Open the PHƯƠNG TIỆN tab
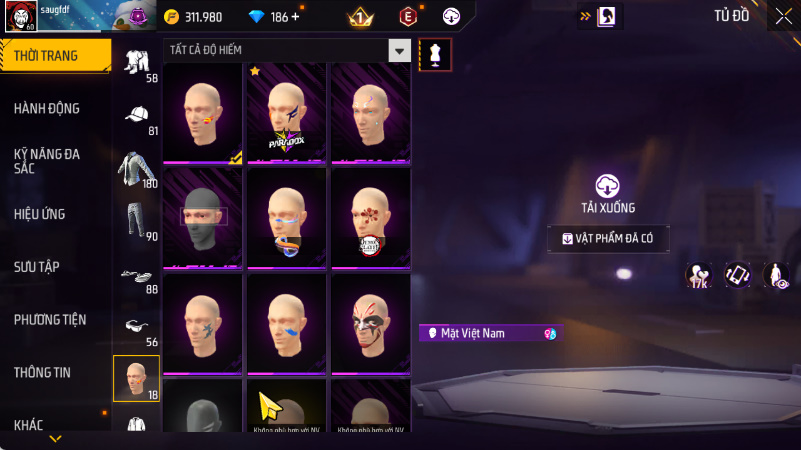Image resolution: width=801 pixels, height=450 pixels. 50,319
